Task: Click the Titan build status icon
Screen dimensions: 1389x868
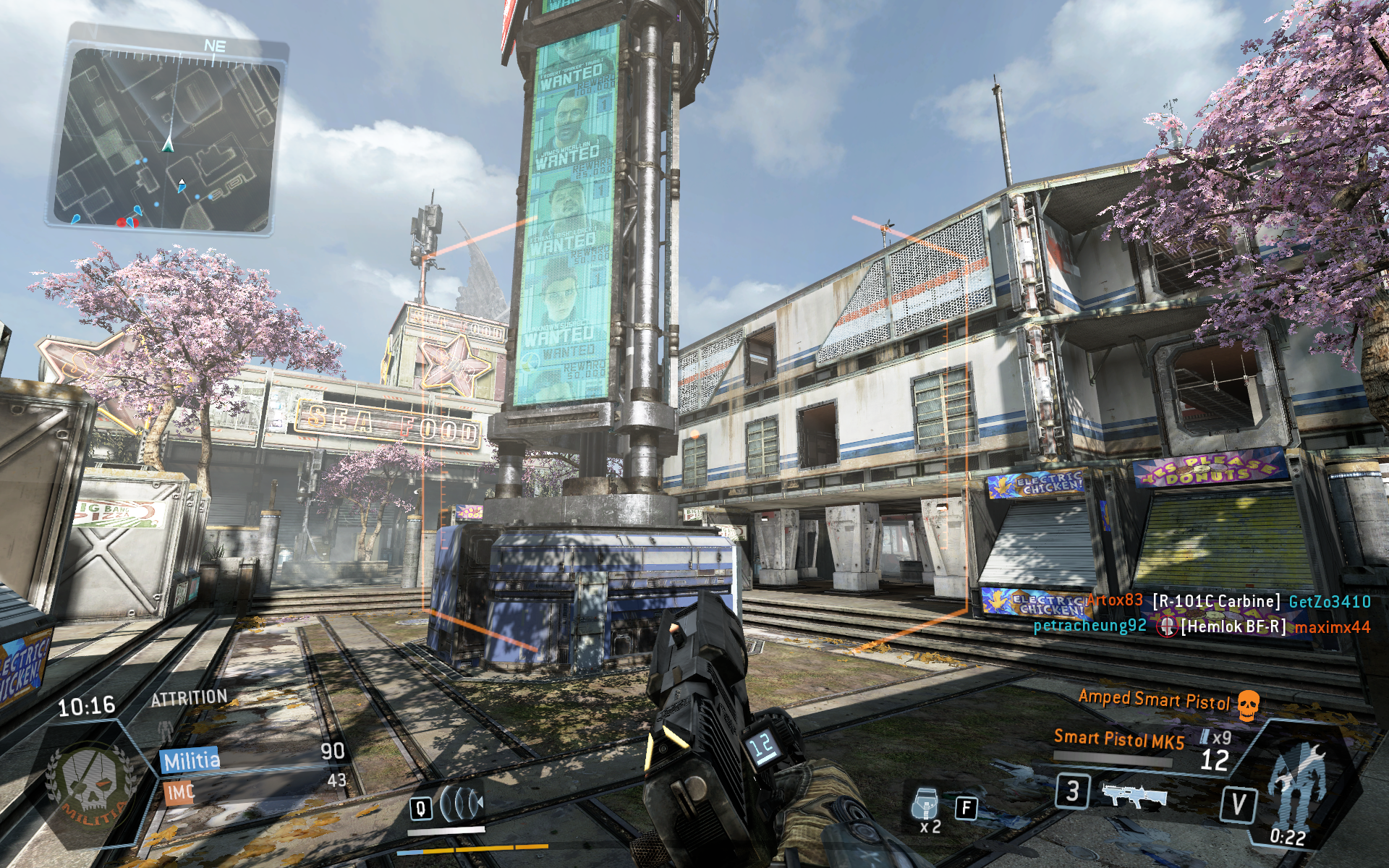Action: (1299, 785)
